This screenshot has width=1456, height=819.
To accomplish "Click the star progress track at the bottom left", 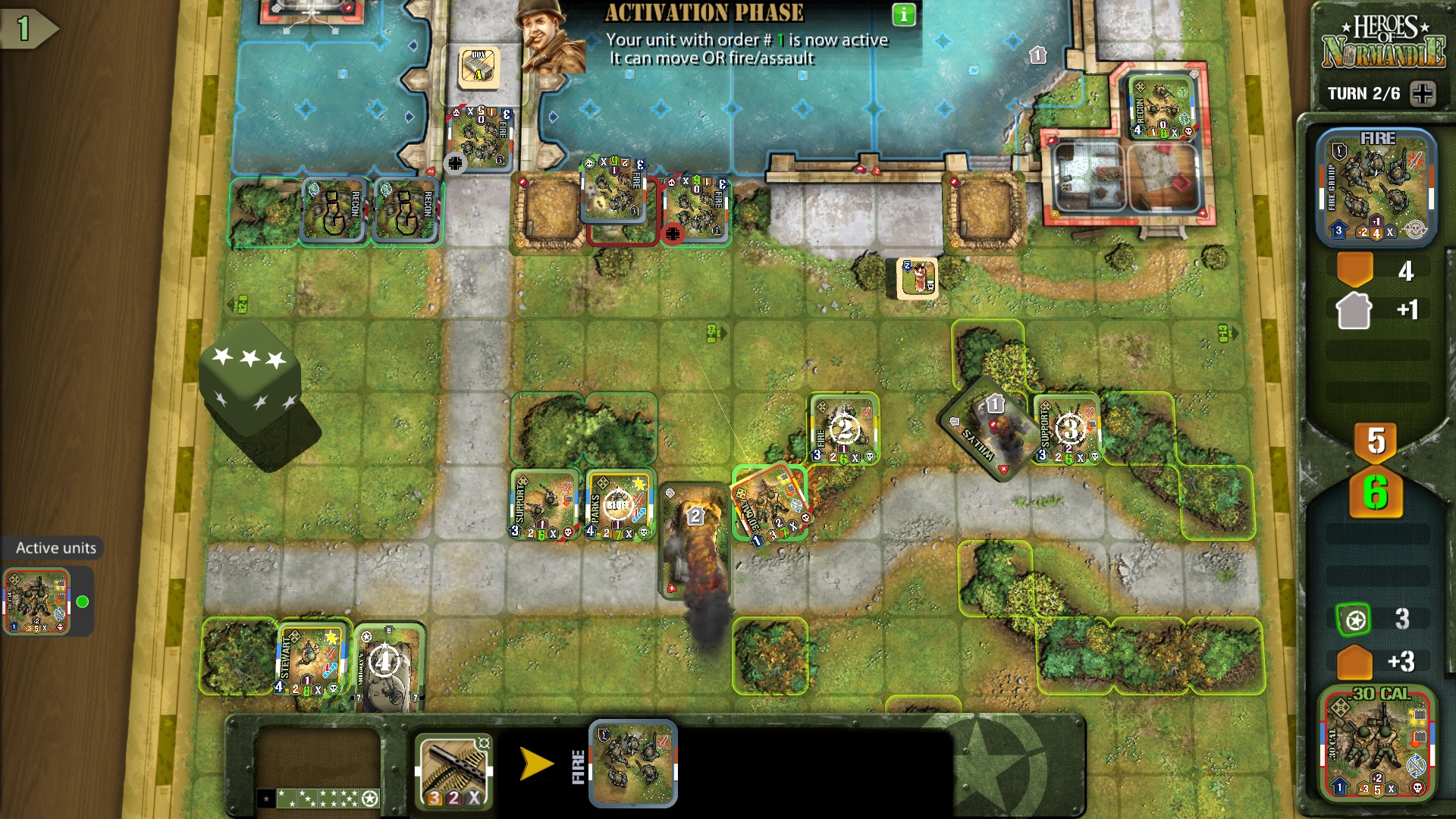I will (x=318, y=799).
